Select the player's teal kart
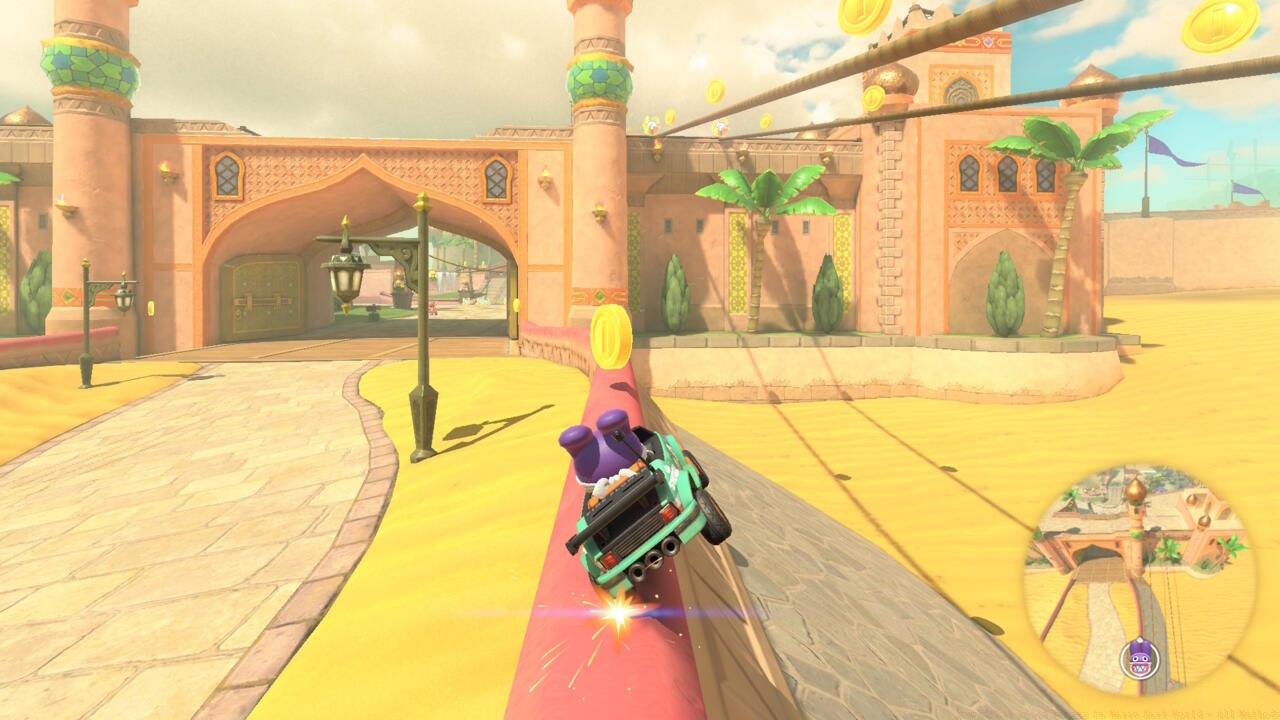This screenshot has height=720, width=1280. point(640,510)
